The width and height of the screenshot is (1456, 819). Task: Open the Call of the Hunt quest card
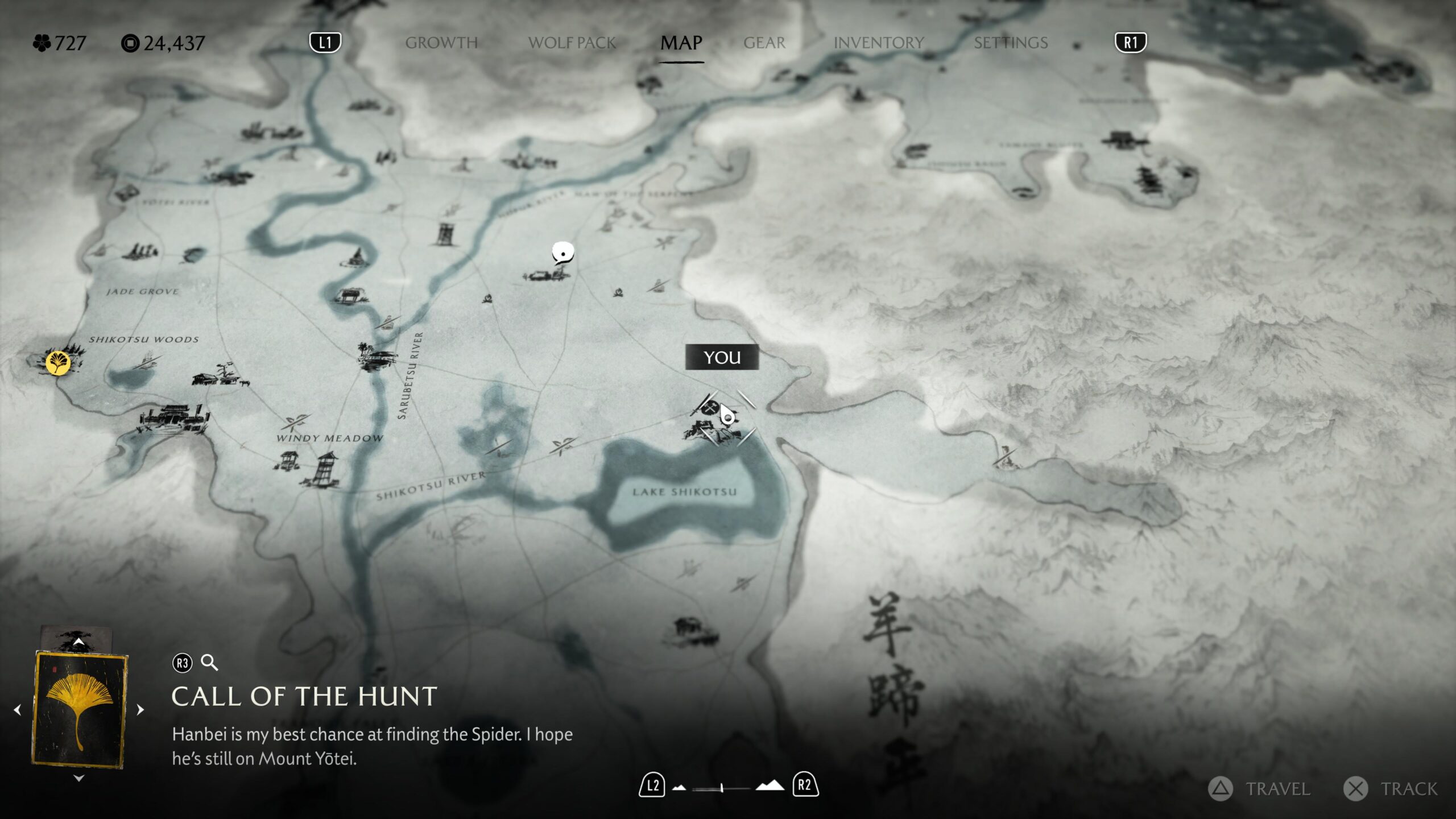(80, 710)
